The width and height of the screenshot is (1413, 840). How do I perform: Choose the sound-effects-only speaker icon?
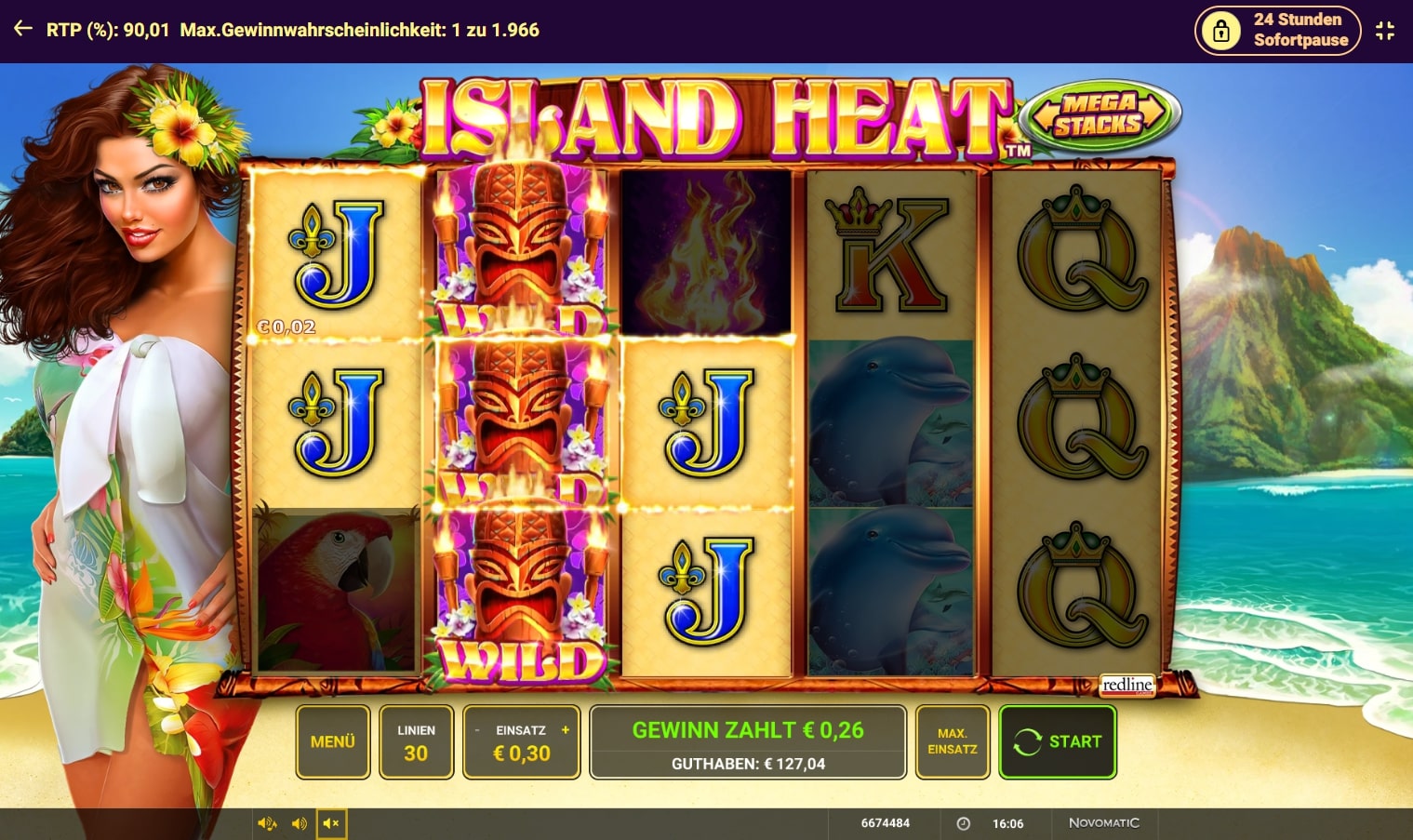coord(299,823)
